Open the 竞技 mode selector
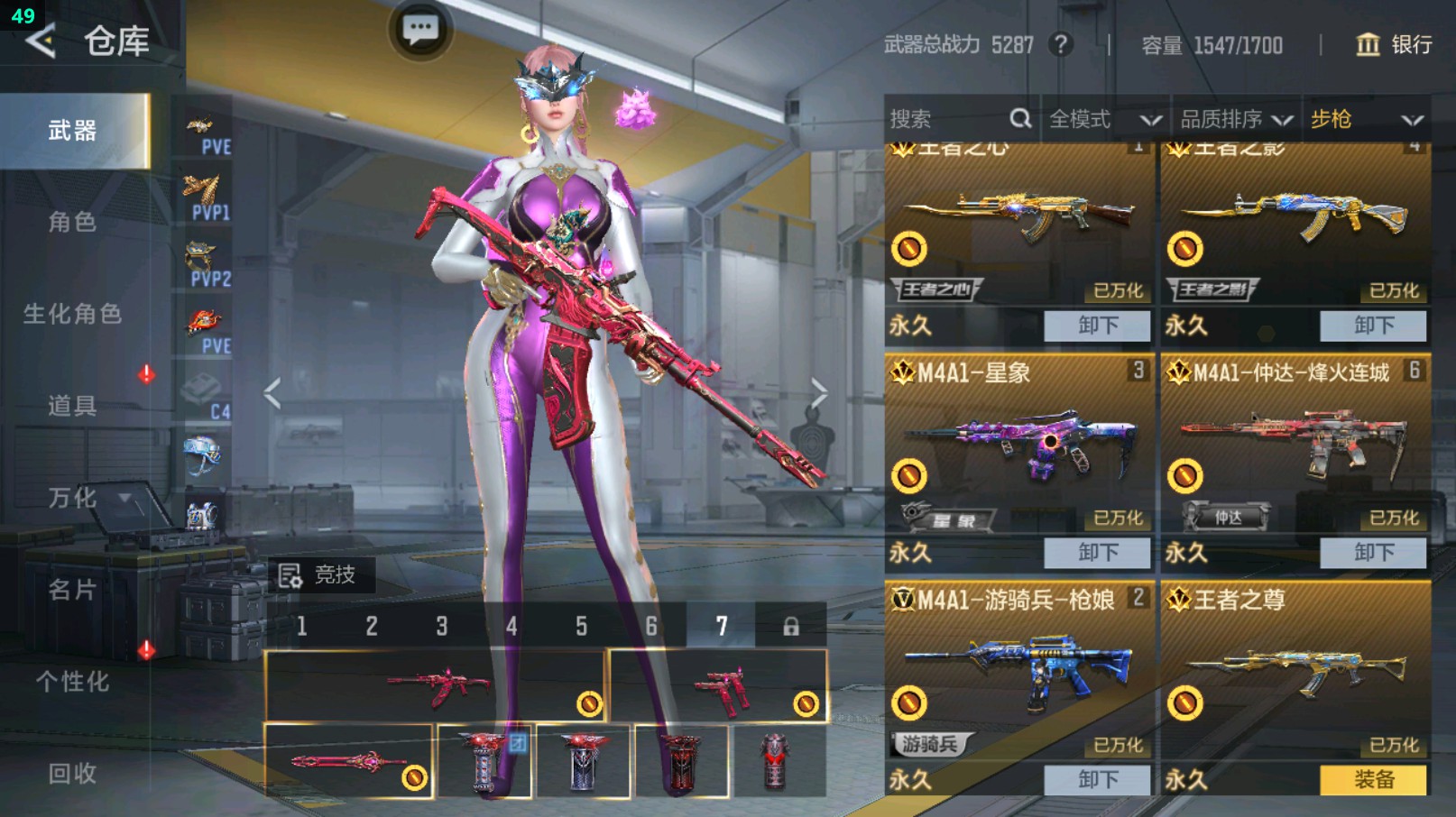 (x=318, y=574)
